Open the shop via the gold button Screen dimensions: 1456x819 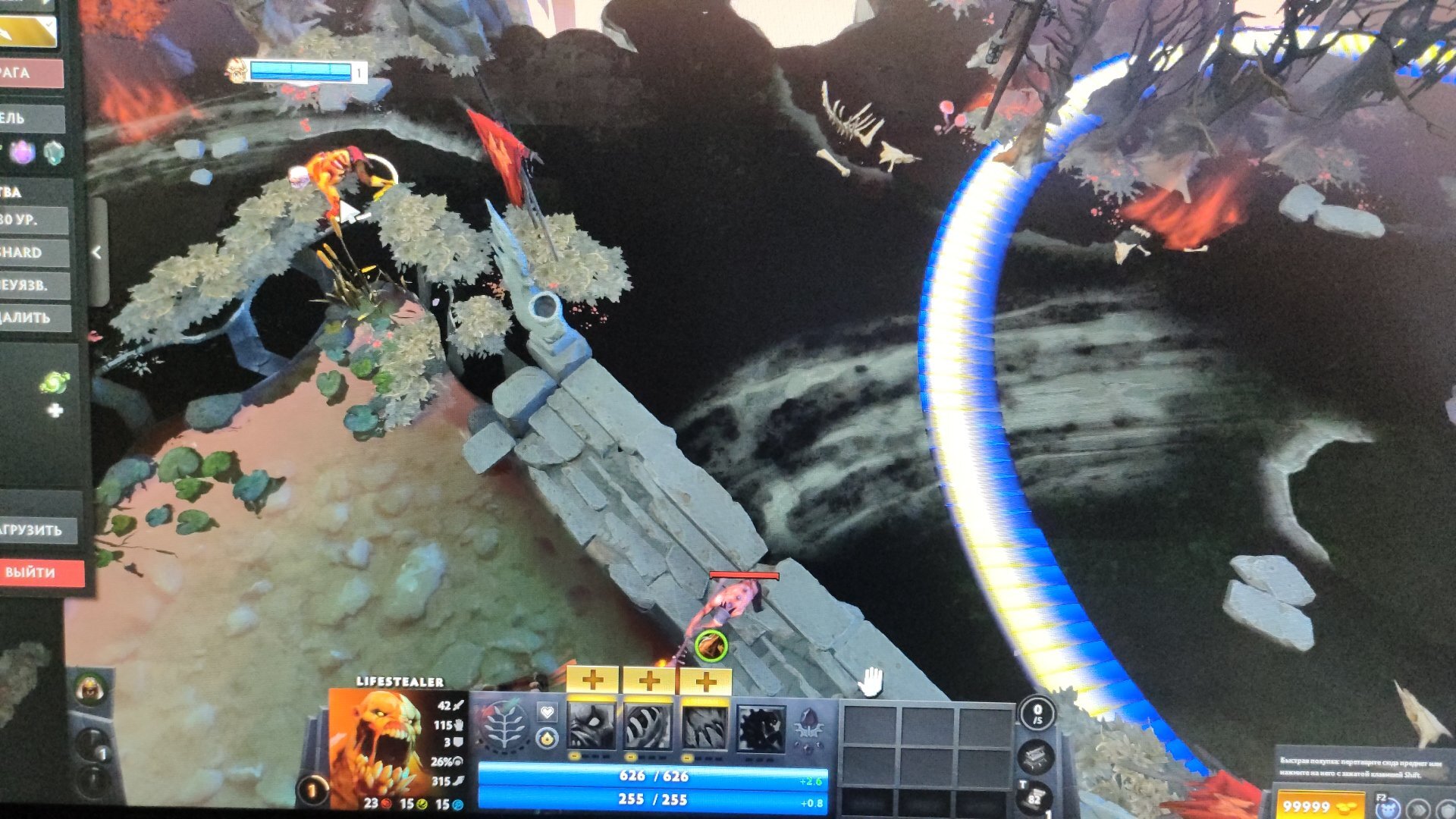1318,805
